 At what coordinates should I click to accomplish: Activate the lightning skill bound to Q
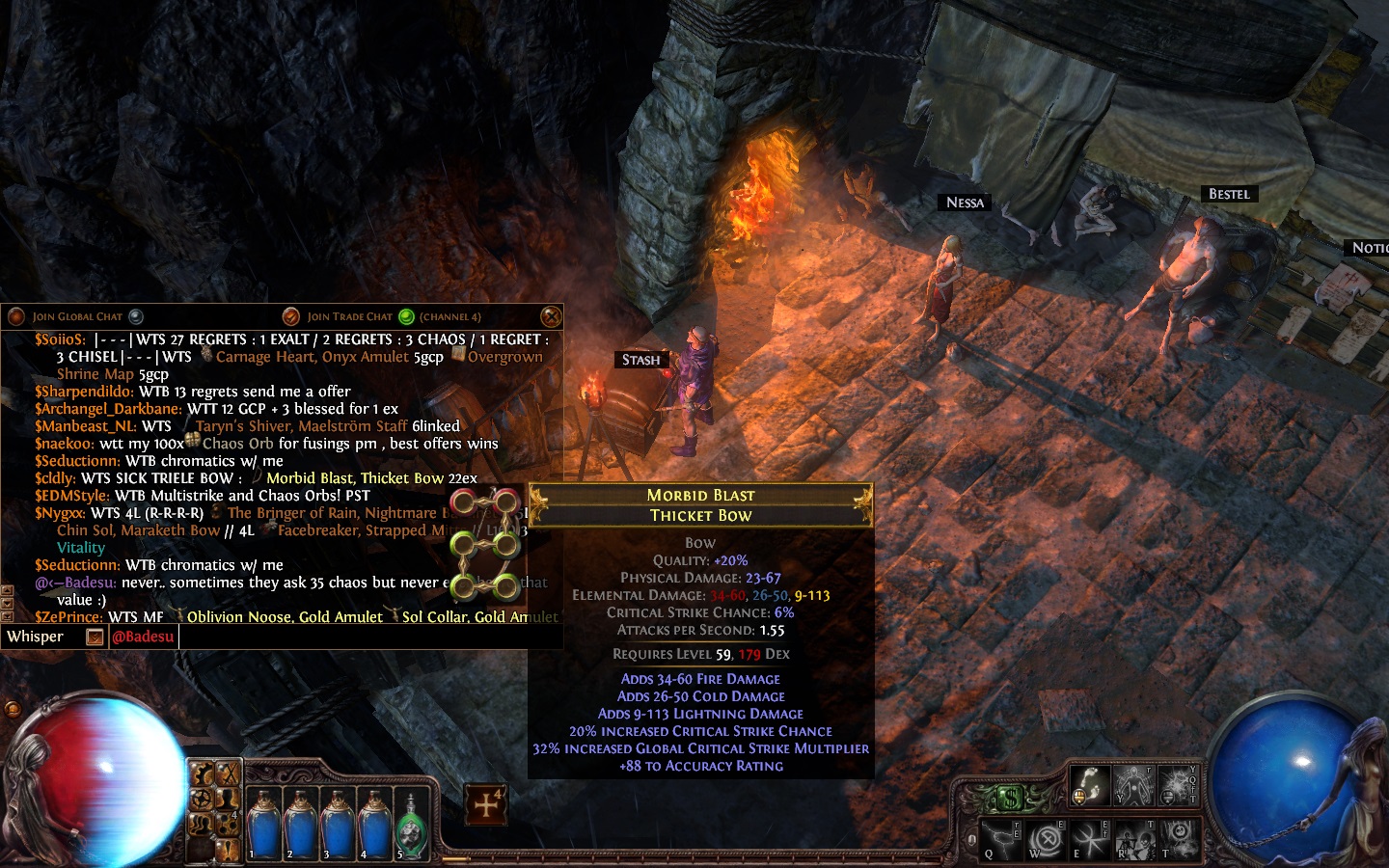coord(1003,837)
